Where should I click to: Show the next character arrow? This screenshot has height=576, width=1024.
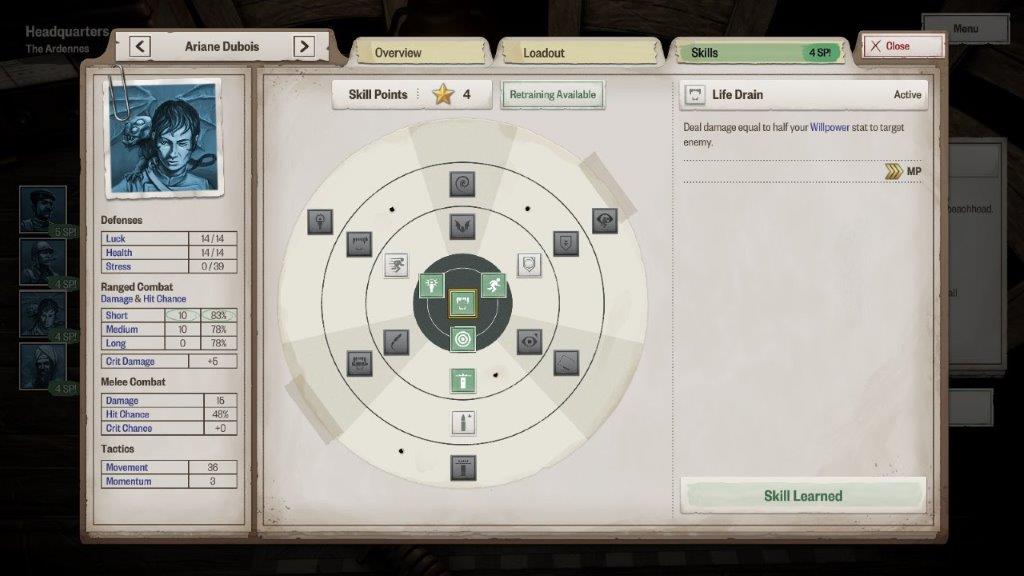pos(304,46)
